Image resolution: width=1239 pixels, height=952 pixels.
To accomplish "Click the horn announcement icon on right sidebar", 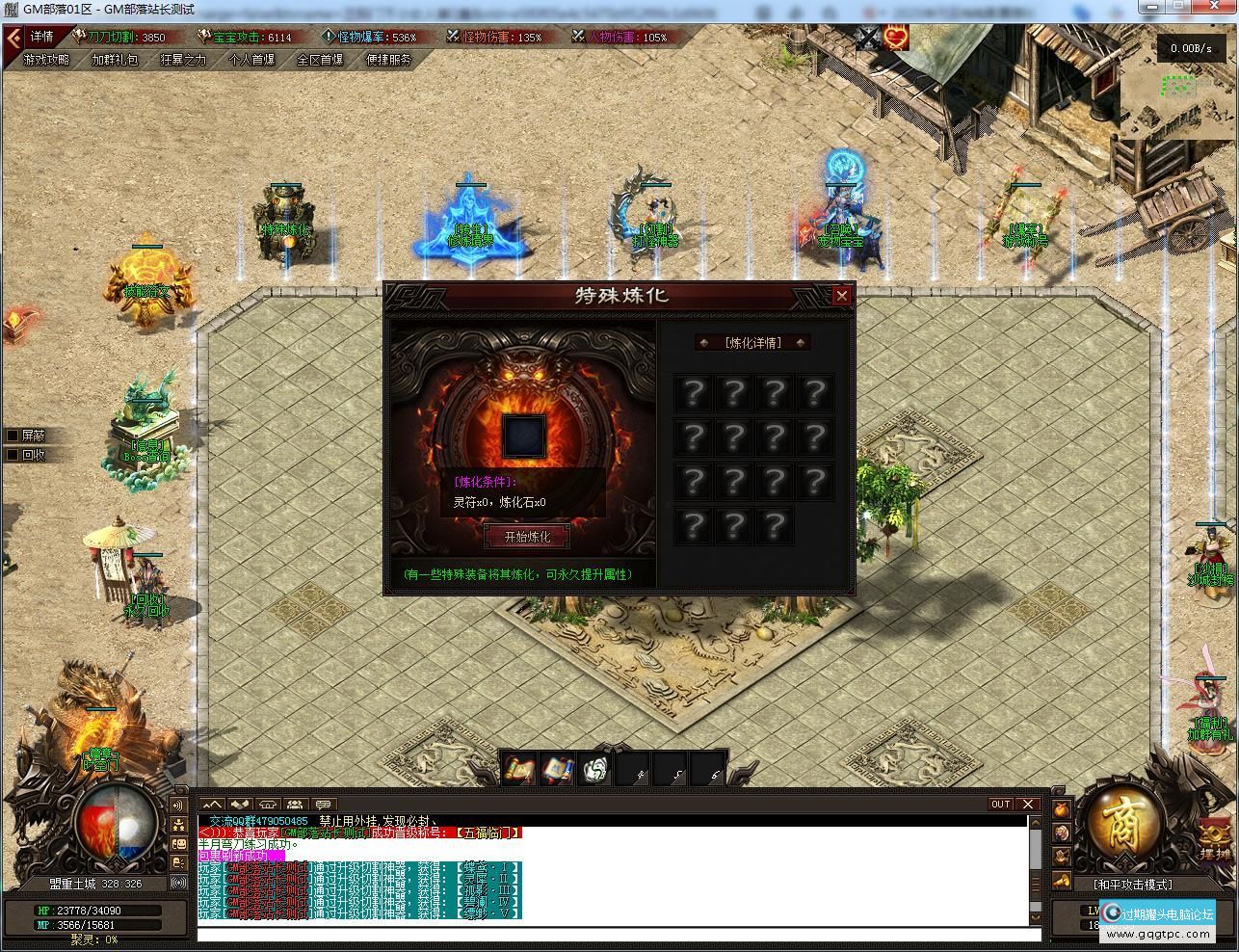I will (1061, 881).
